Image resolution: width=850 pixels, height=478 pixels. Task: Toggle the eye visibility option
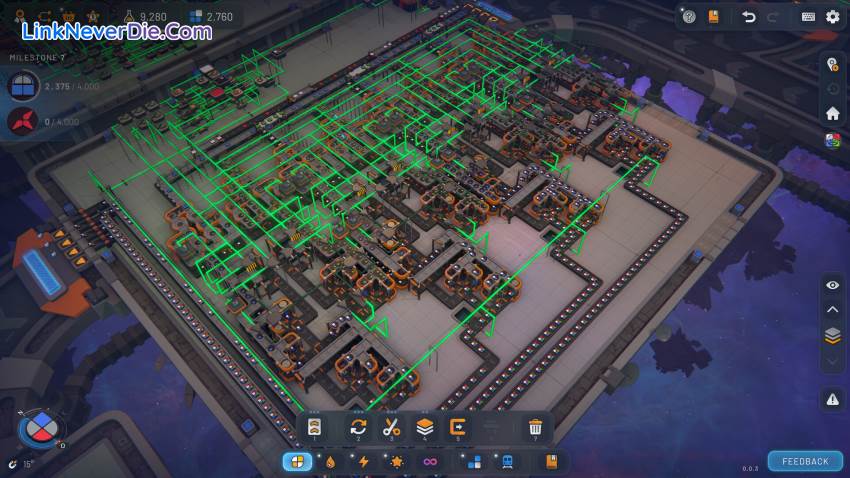832,285
